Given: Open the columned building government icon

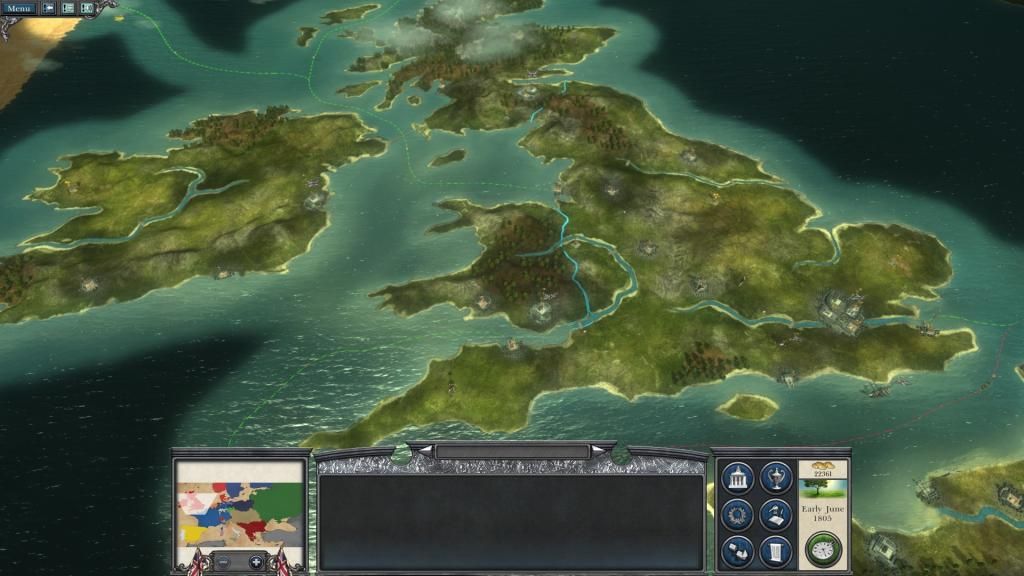Looking at the screenshot, I should pos(738,478).
